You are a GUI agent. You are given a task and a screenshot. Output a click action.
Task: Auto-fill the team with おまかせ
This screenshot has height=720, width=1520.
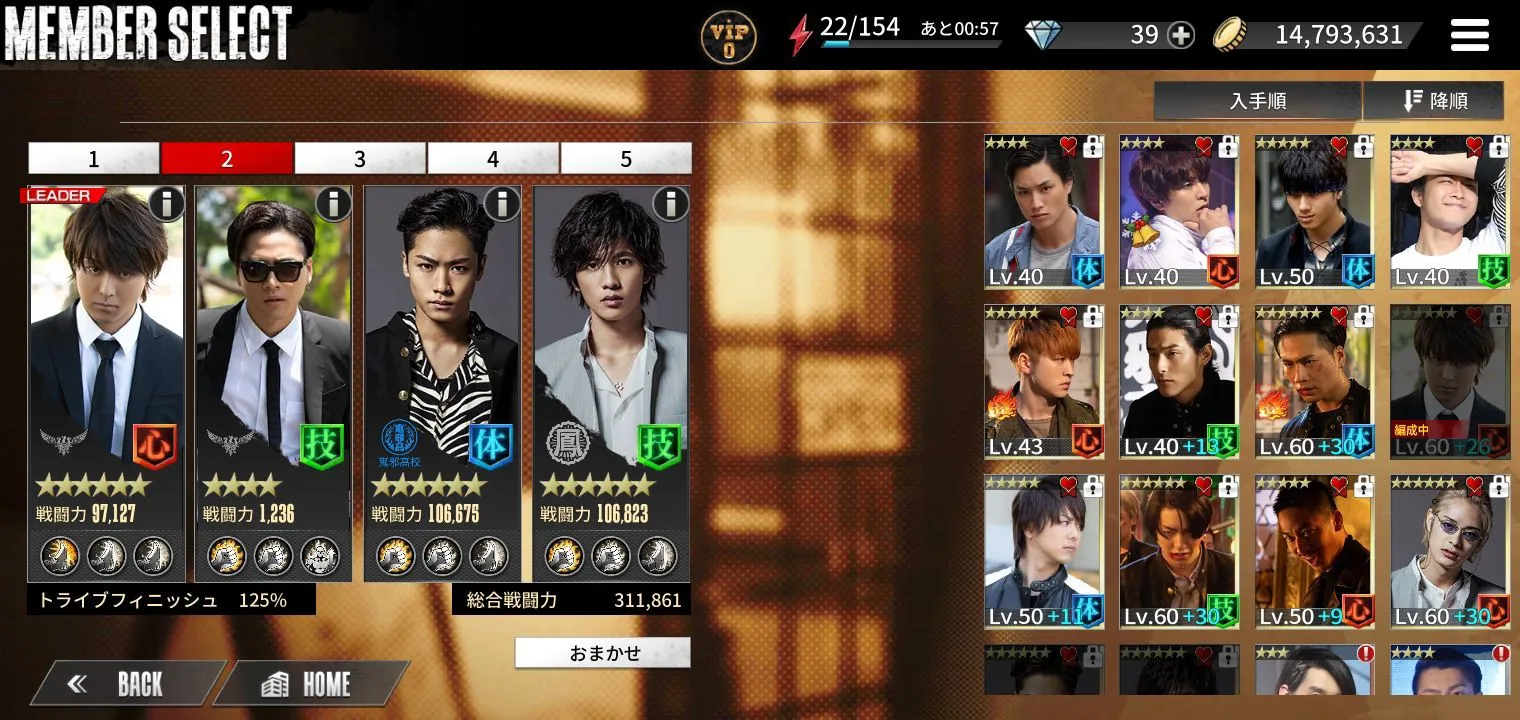pyautogui.click(x=603, y=653)
